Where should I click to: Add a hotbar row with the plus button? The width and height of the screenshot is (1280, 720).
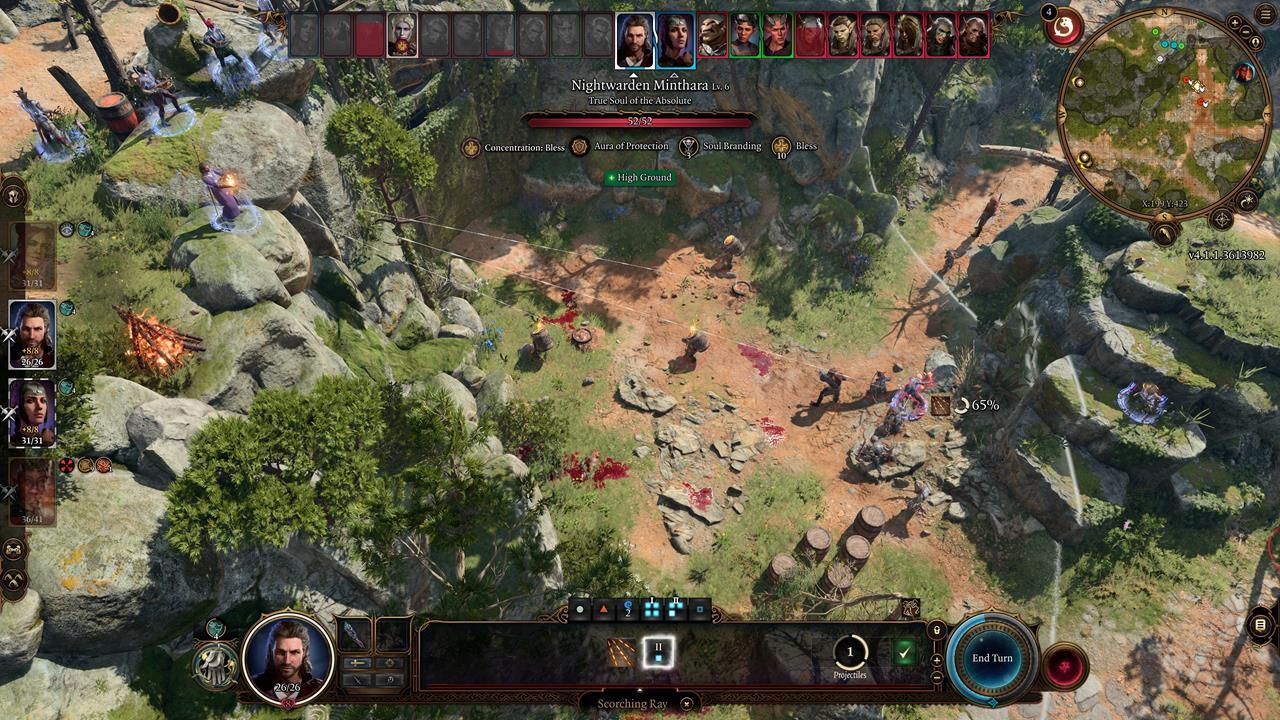[x=937, y=659]
